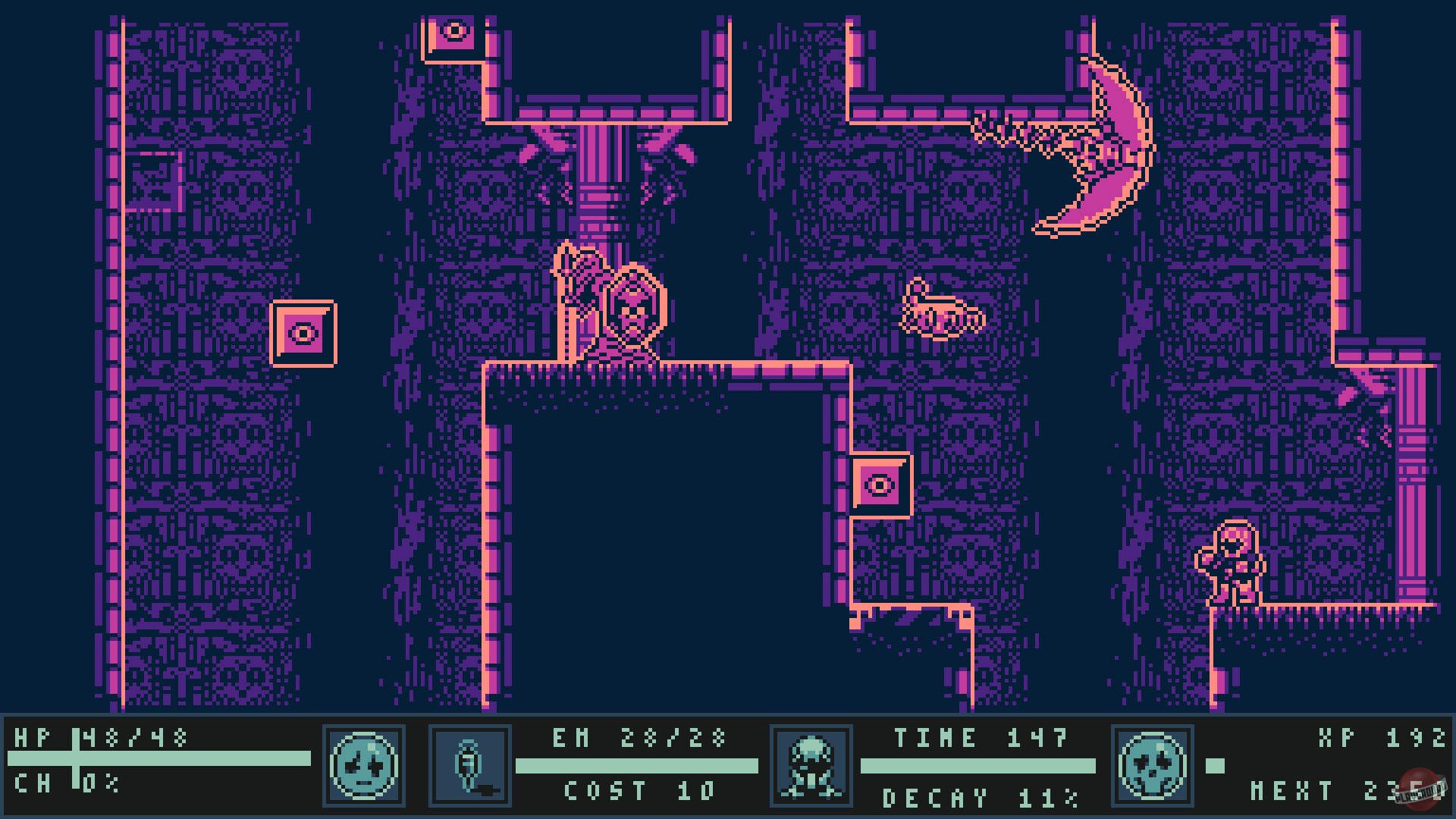Select the moon face icon in the HUD
Viewport: 1456px width, 819px height.
point(364,766)
